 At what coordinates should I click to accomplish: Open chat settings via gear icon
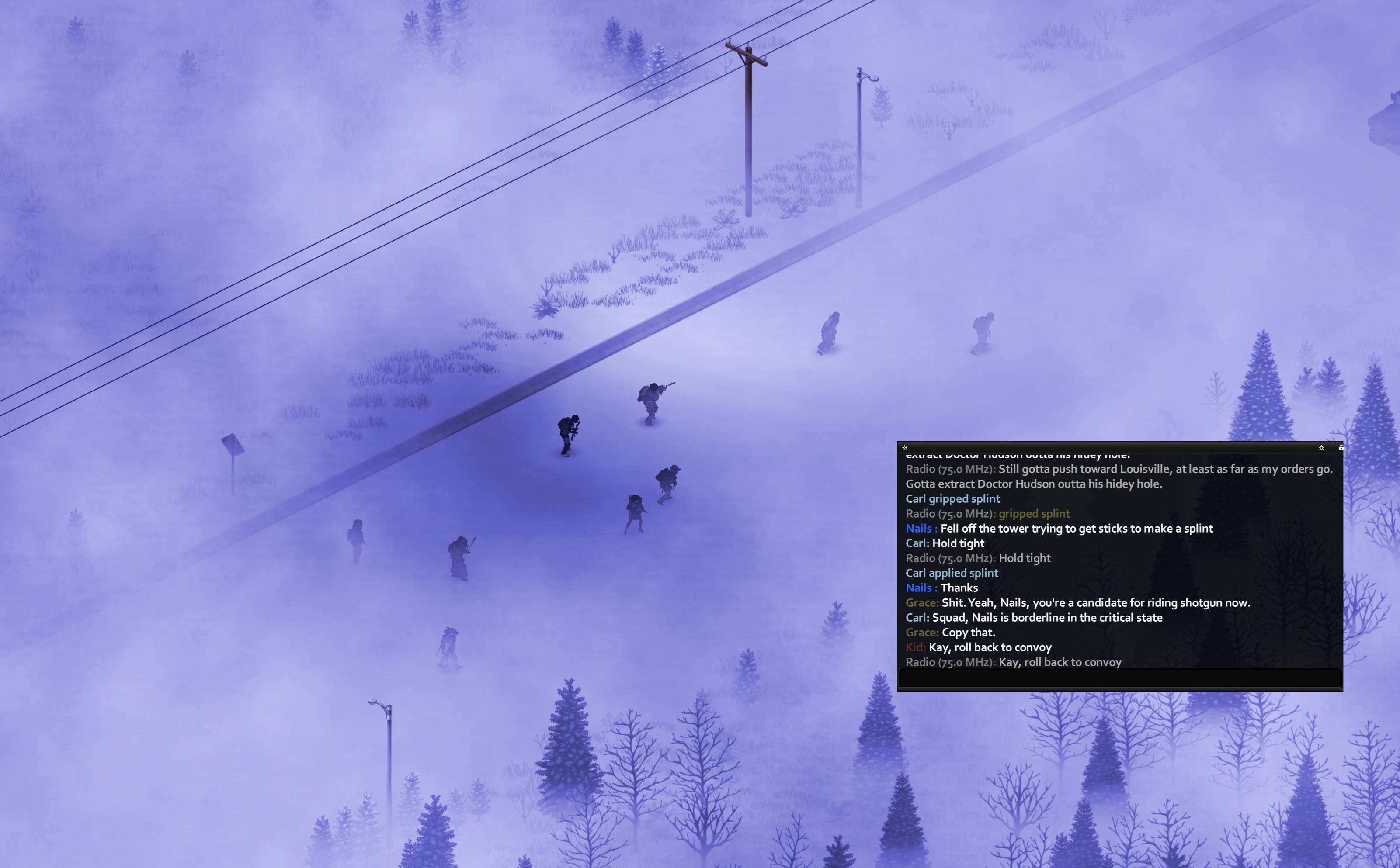coord(1321,447)
